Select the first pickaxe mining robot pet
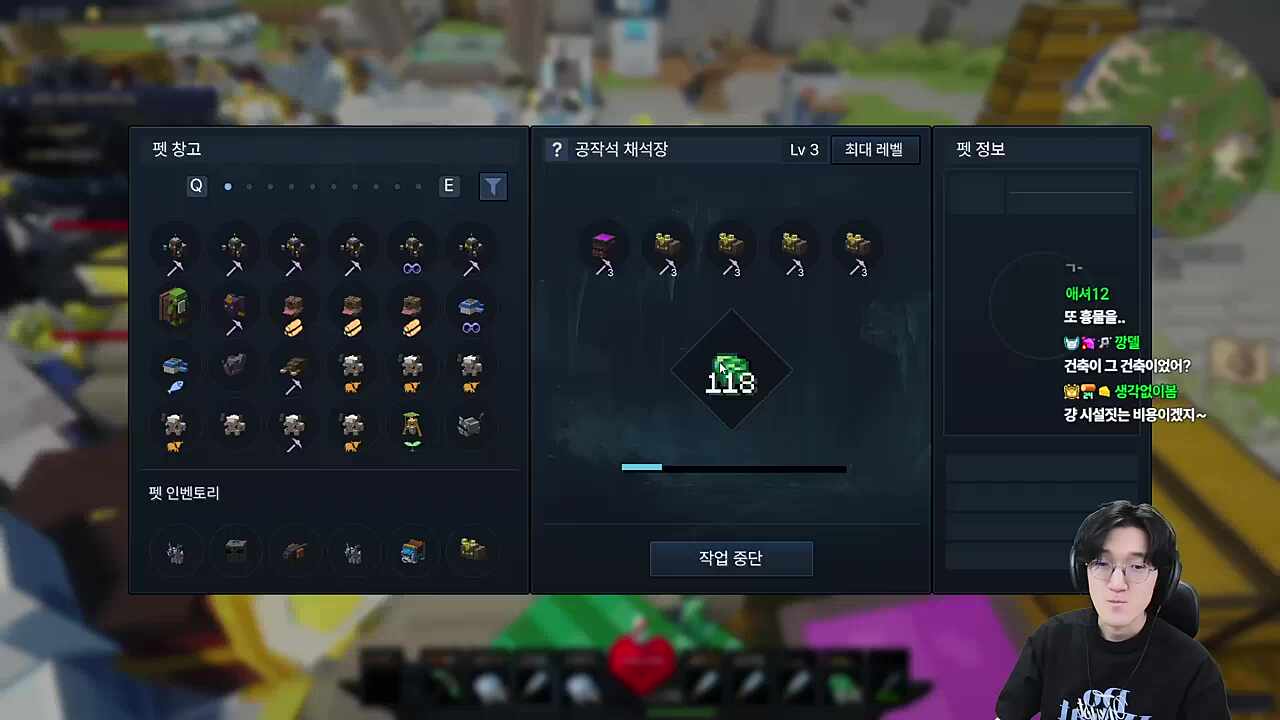Screen dimensions: 1280x720 (175, 248)
